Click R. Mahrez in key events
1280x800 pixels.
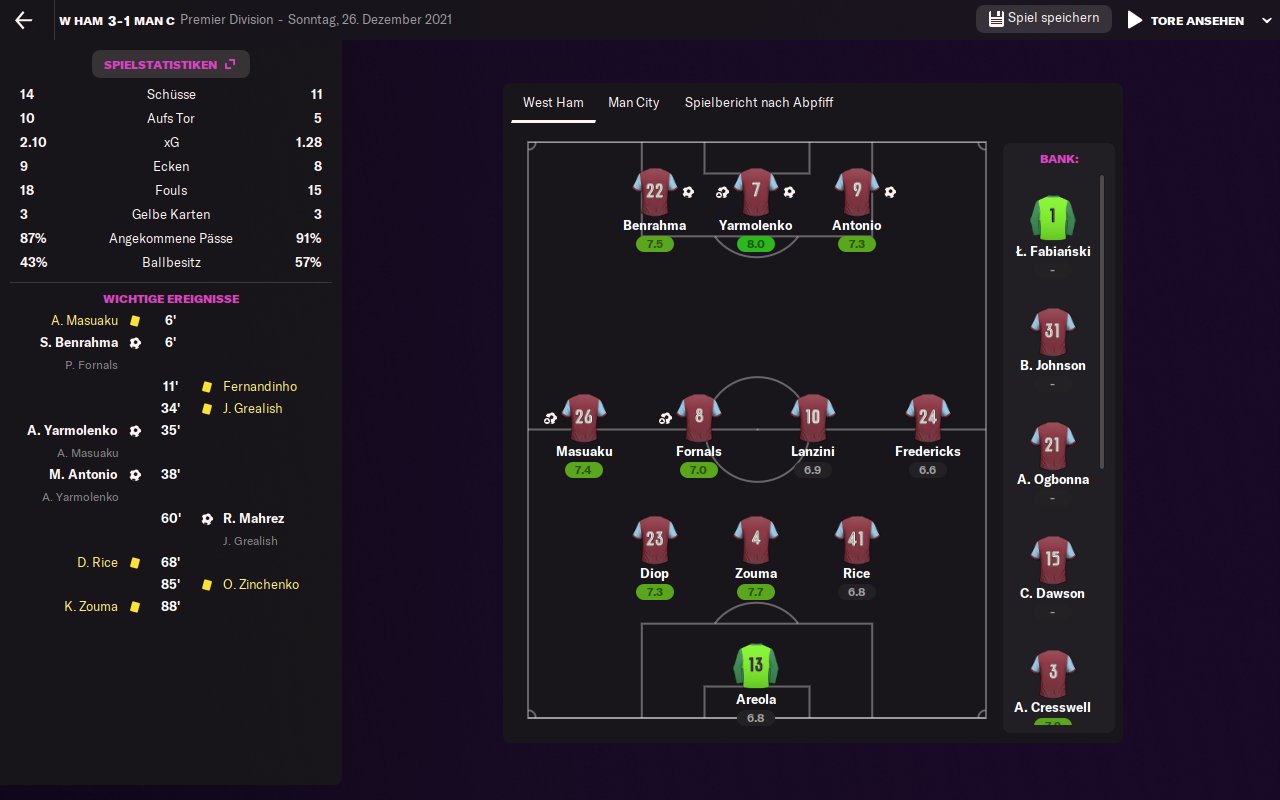253,519
